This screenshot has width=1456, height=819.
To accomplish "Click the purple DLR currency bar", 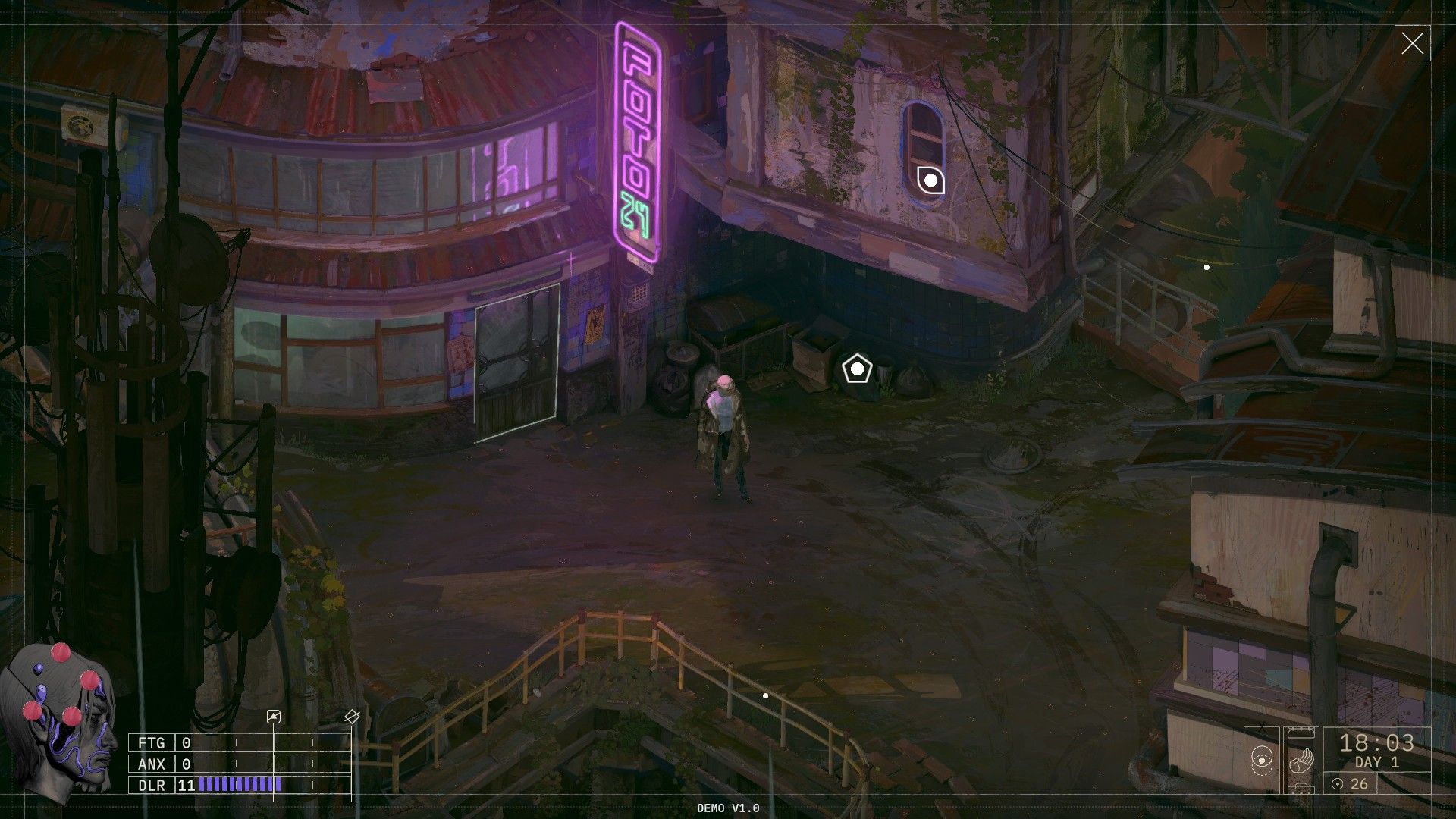I will tap(235, 784).
